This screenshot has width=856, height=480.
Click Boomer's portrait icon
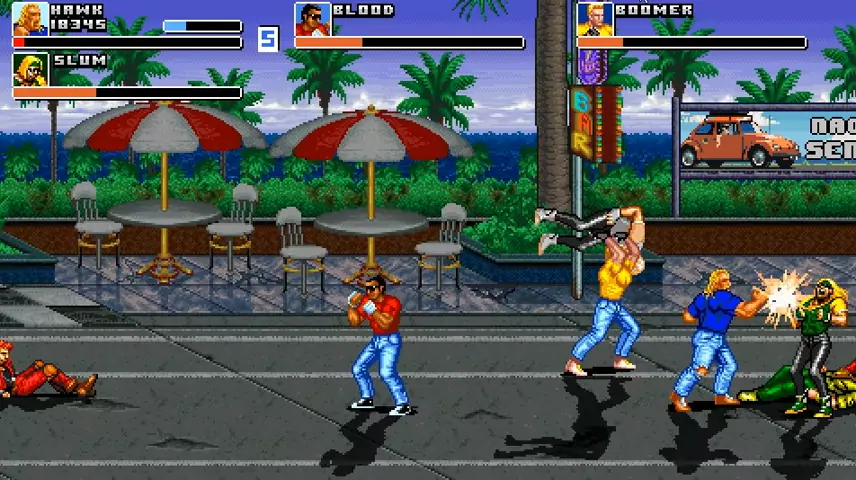(x=594, y=19)
